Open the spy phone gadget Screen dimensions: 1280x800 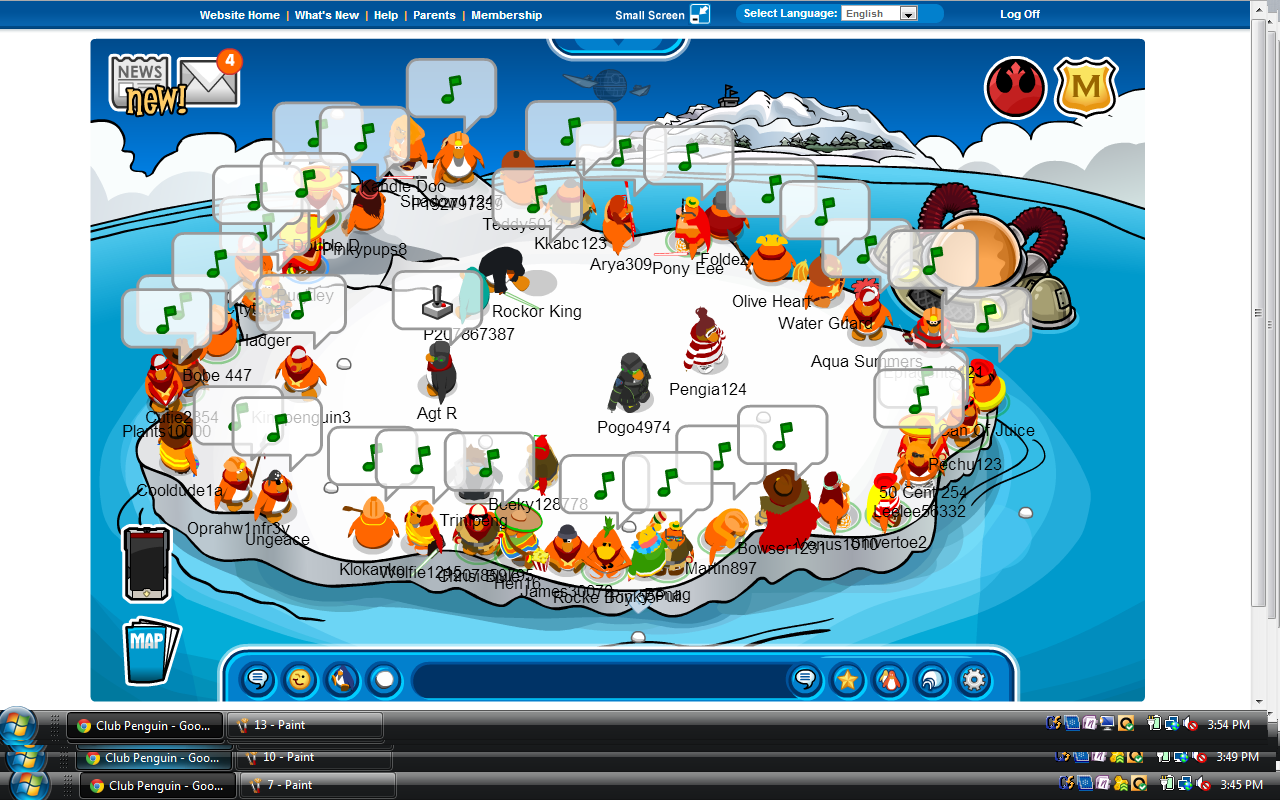146,564
